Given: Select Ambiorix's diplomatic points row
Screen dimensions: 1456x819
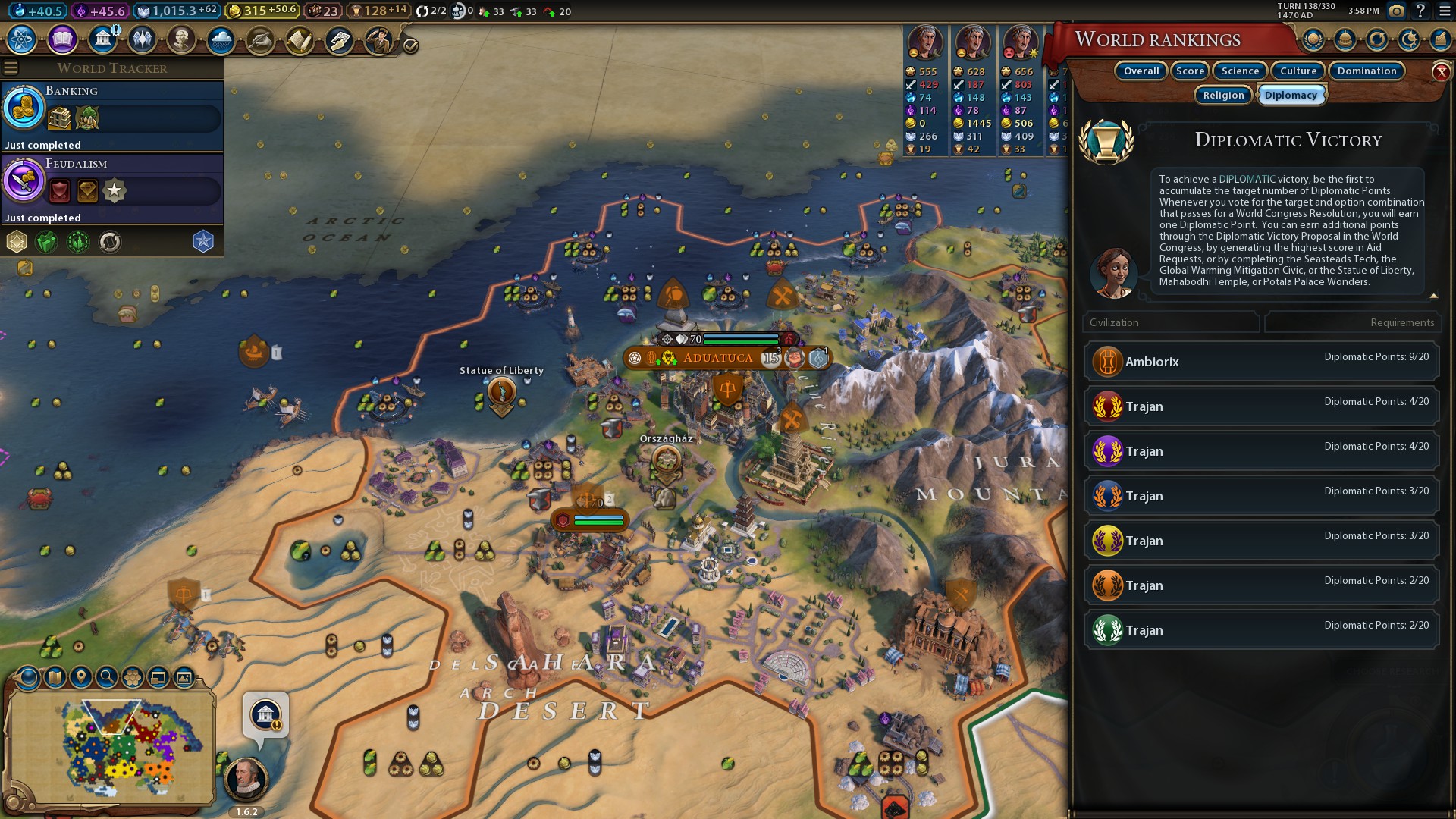Looking at the screenshot, I should click(1262, 362).
